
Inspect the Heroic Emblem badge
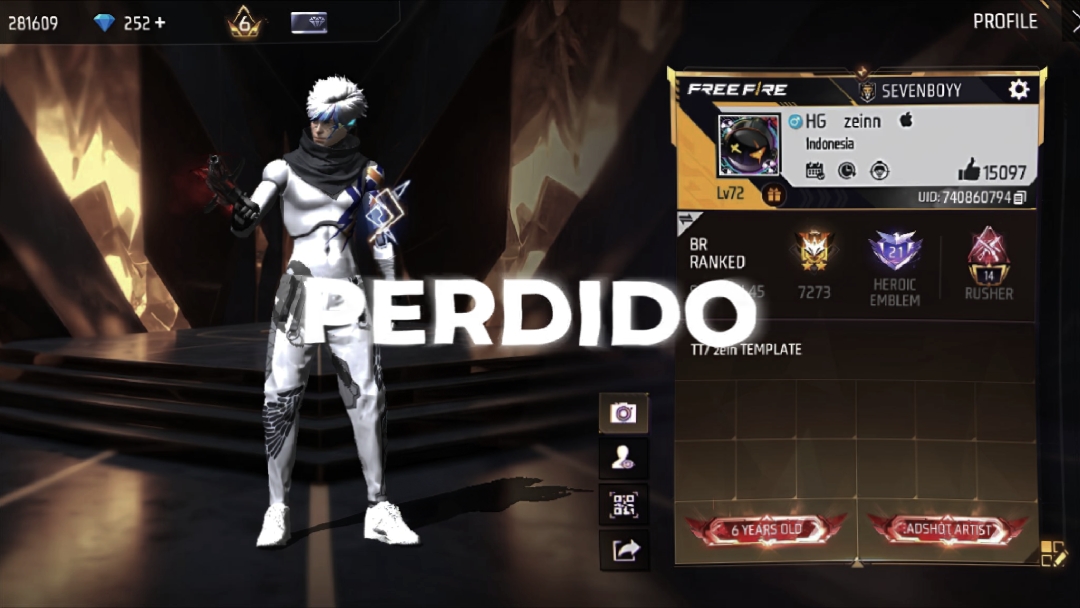click(894, 251)
